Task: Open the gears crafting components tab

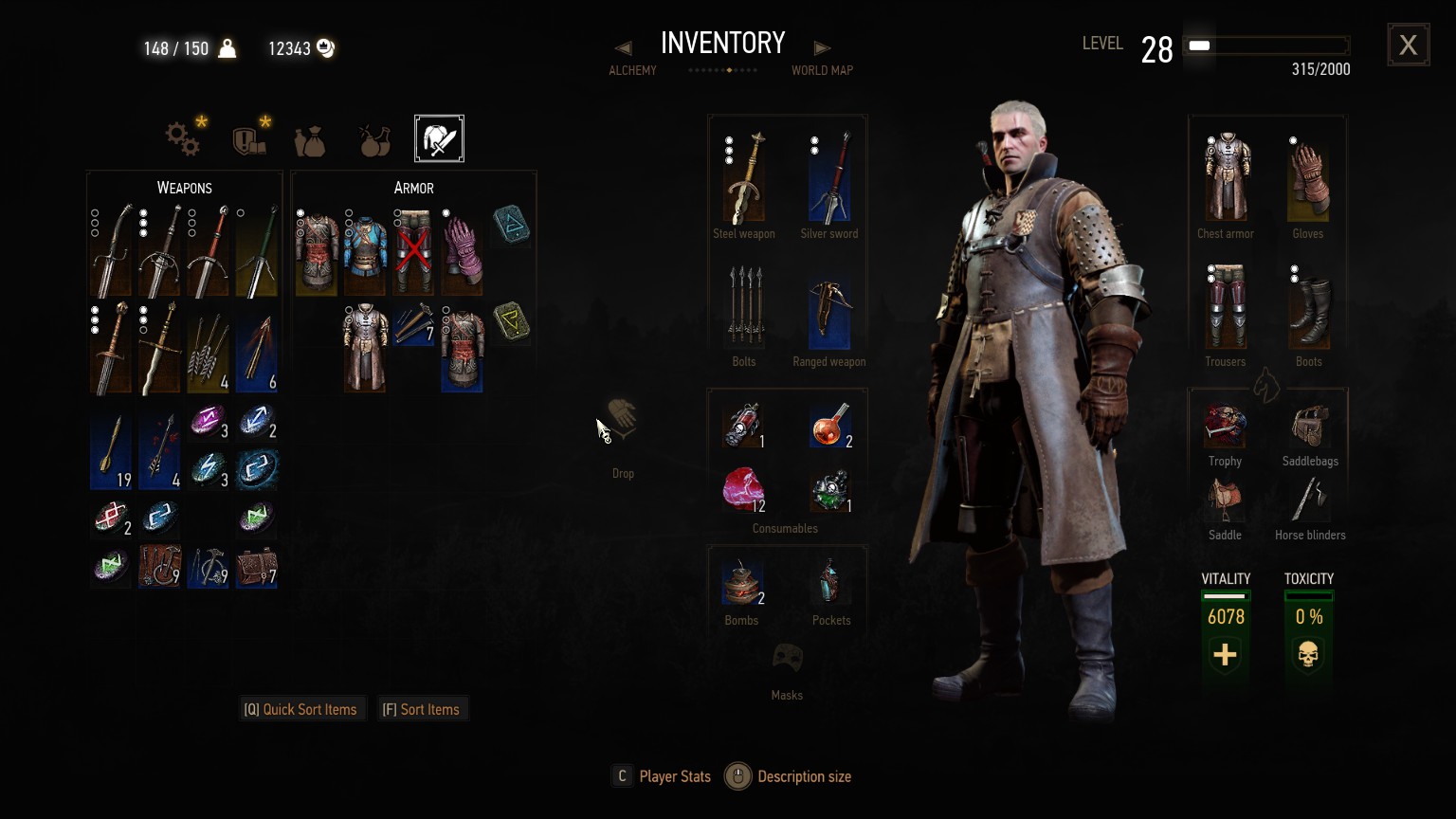Action: [x=183, y=139]
